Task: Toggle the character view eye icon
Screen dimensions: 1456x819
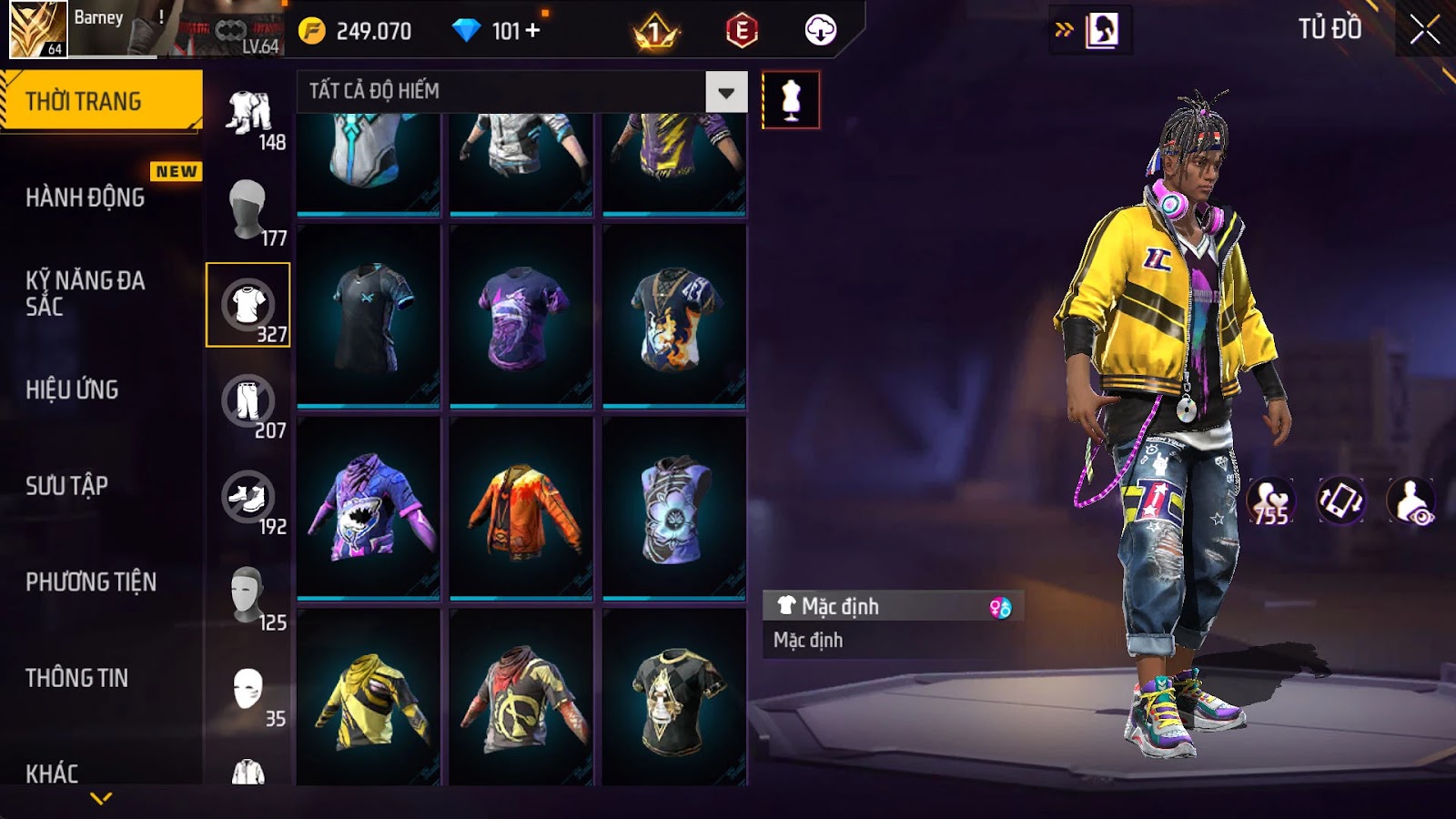Action: point(1410,501)
